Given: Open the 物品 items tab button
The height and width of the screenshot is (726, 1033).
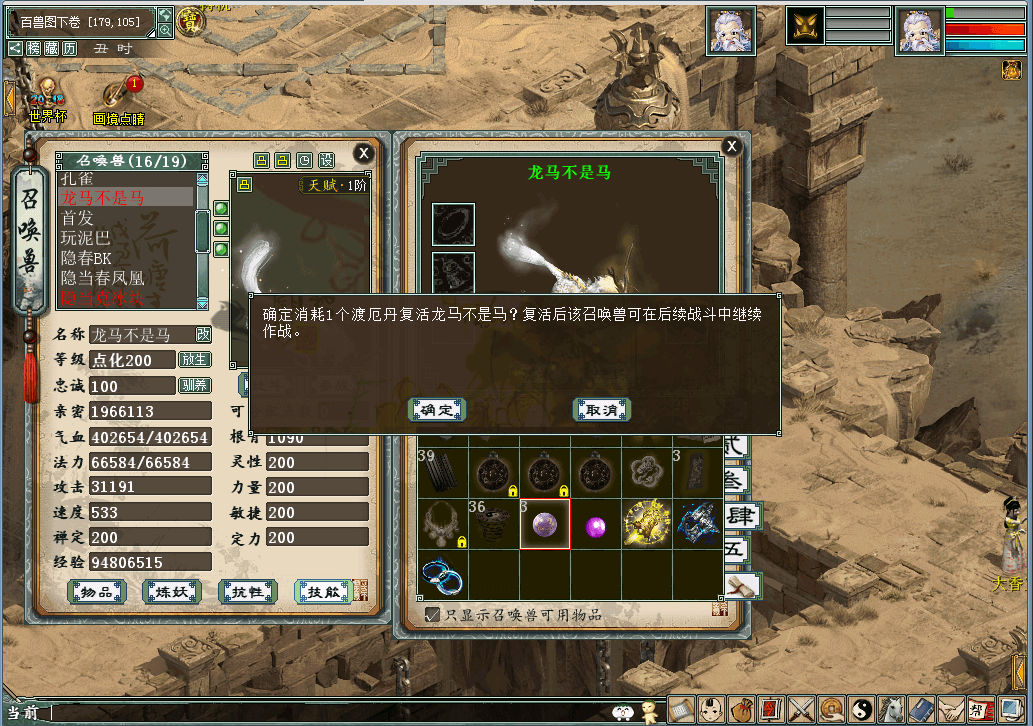Looking at the screenshot, I should point(96,592).
